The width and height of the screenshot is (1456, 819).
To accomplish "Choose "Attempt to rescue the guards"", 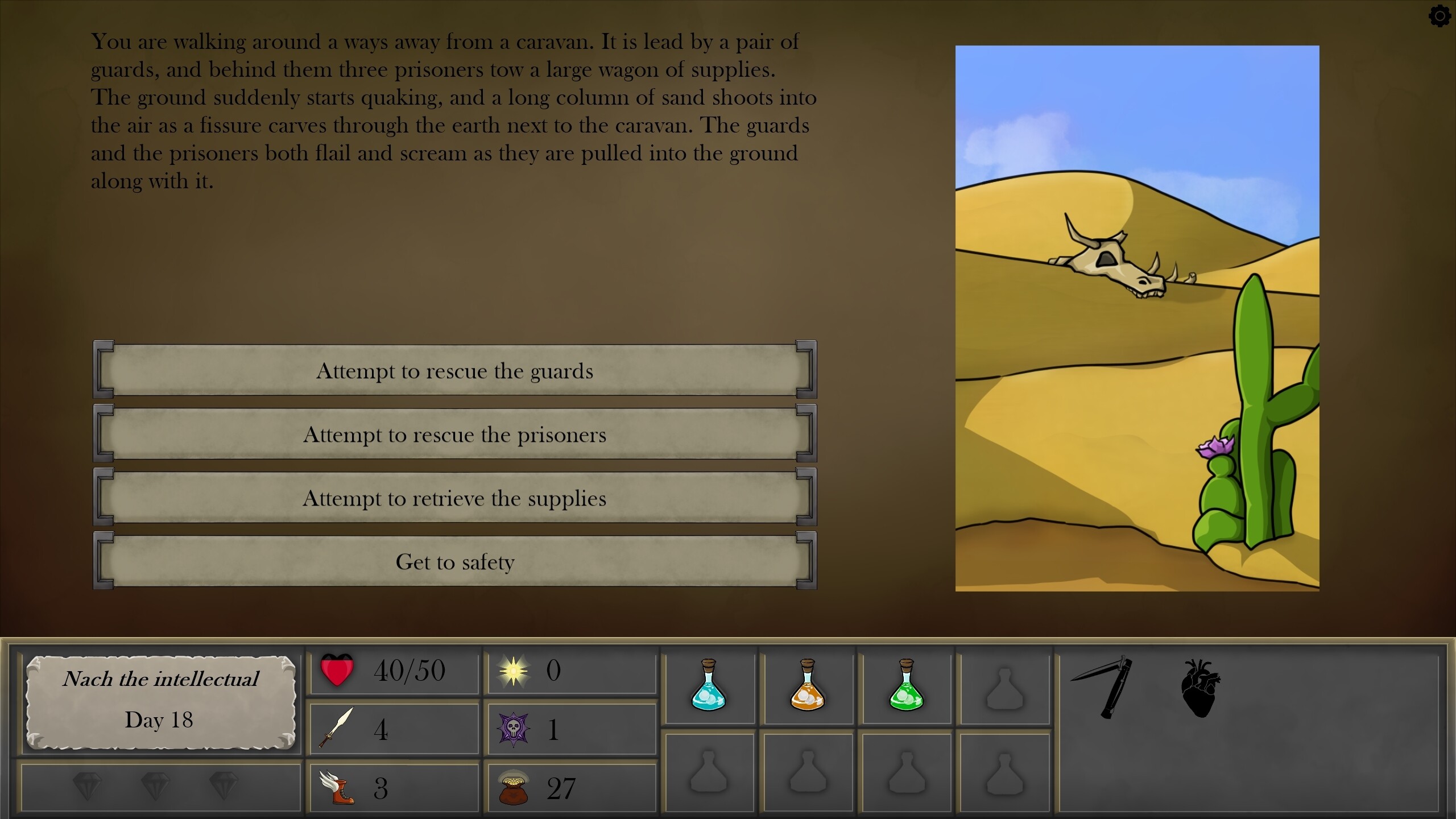I will (x=455, y=371).
